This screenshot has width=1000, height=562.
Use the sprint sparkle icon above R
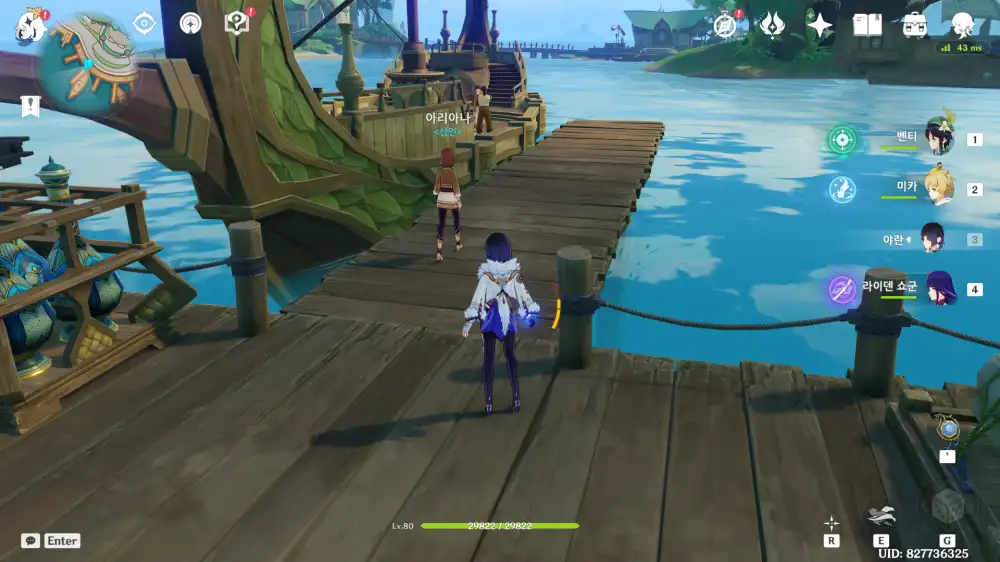coord(831,522)
